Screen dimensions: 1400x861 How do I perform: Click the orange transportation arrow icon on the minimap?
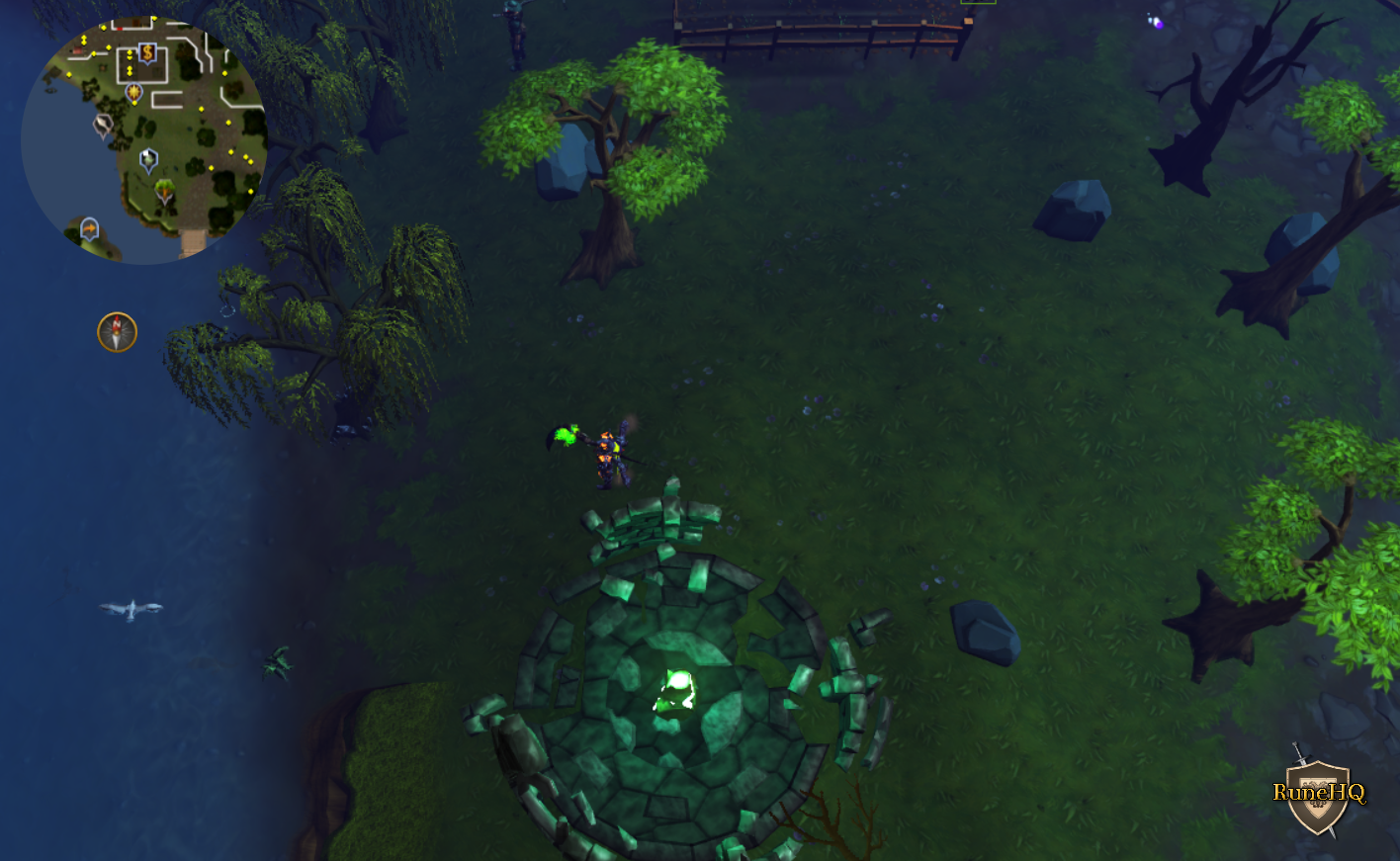tap(89, 227)
